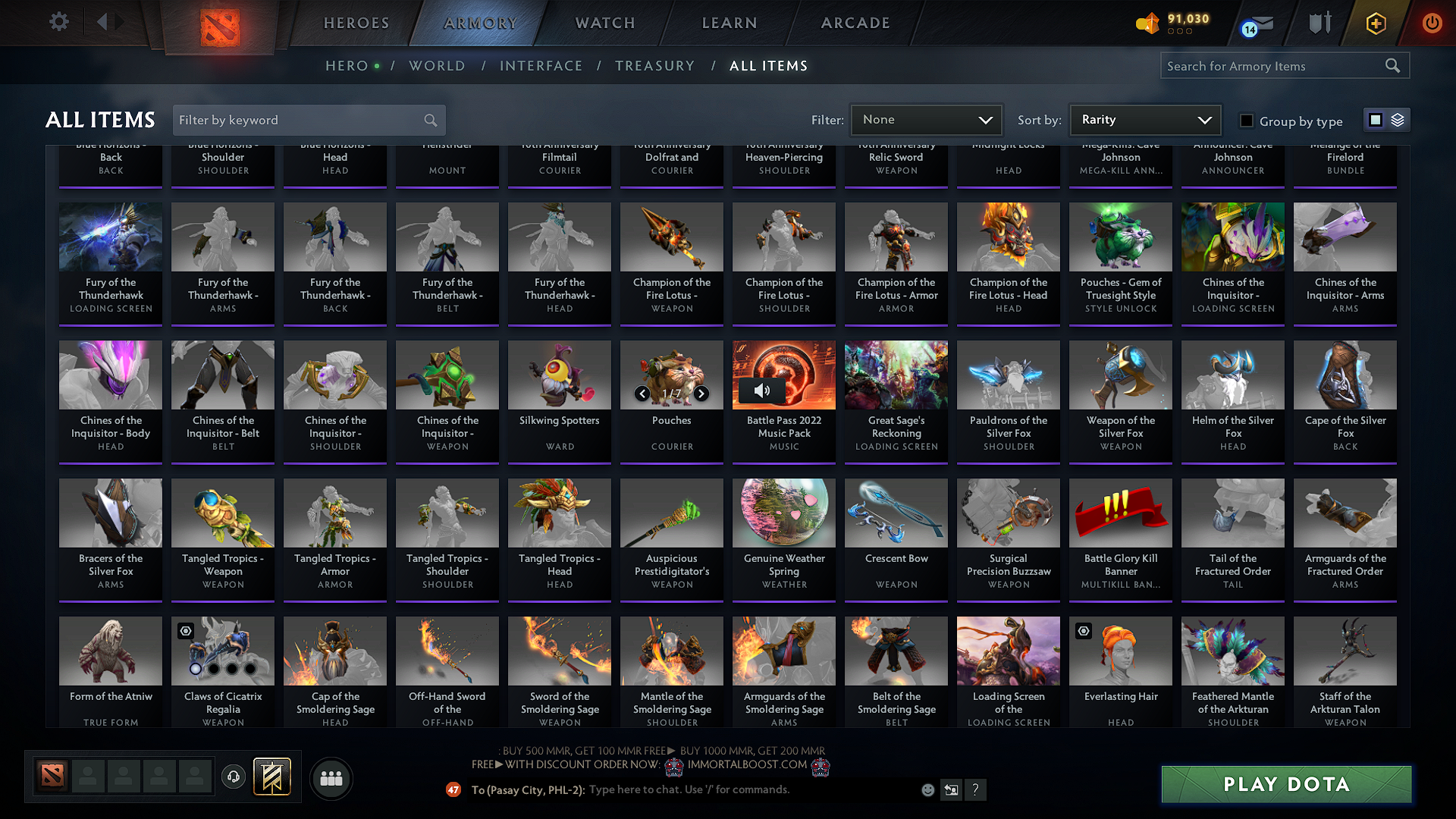1456x819 pixels.
Task: Enable the list layers view toggle
Action: [x=1396, y=120]
